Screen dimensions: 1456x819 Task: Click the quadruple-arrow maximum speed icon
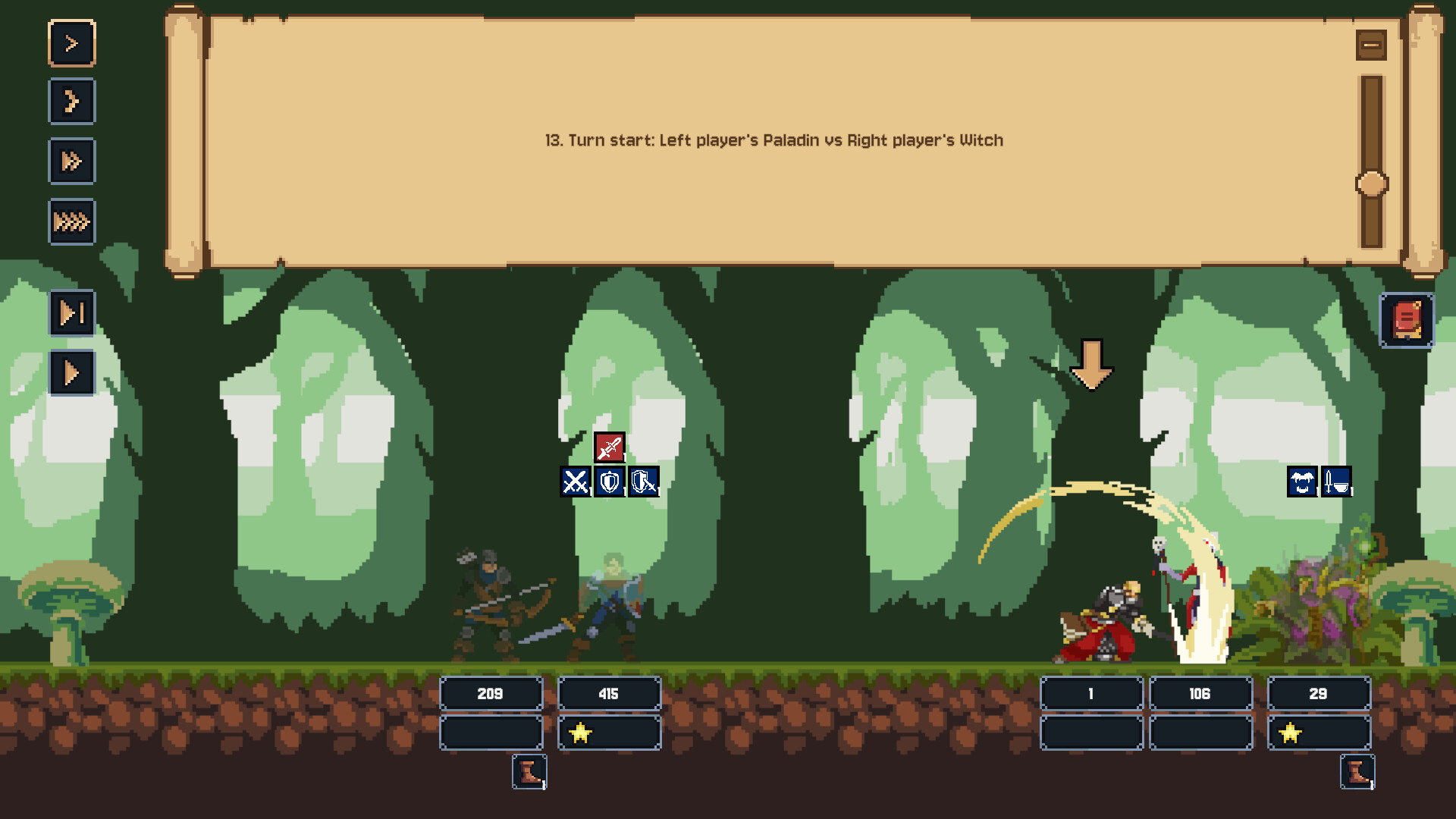(x=72, y=221)
